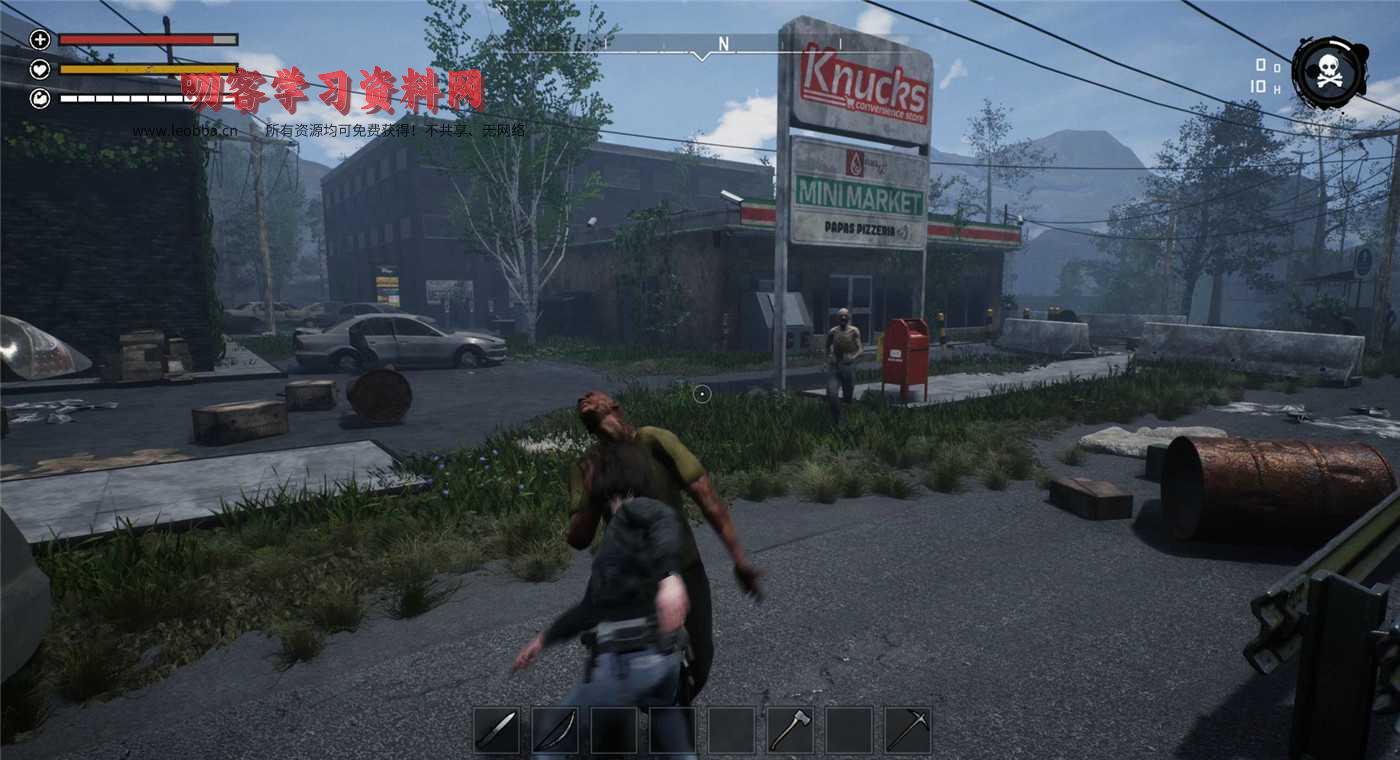Click the skull and crossbones badge
1400x760 pixels.
(x=1329, y=72)
